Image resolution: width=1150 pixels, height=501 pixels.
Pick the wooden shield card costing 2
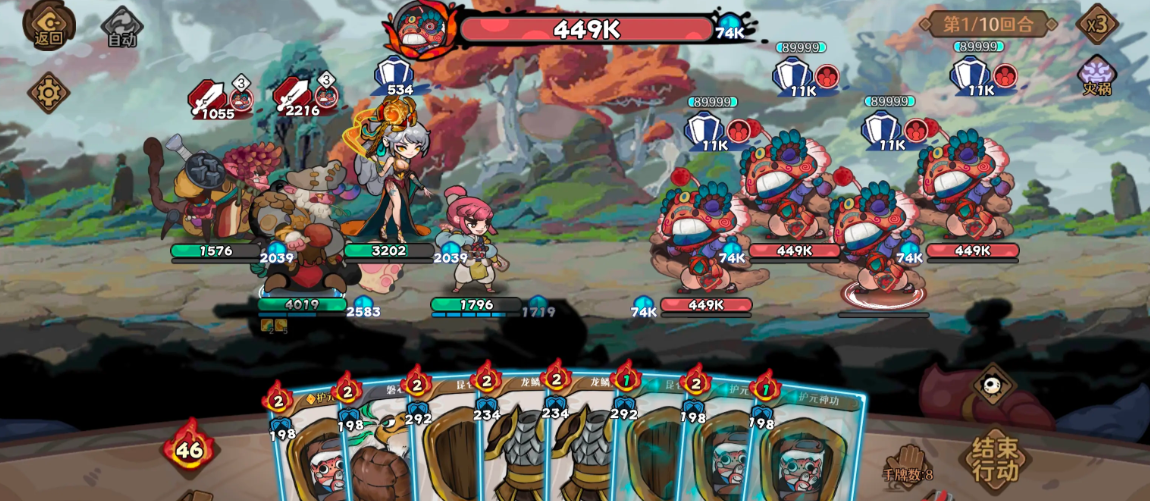point(448,450)
